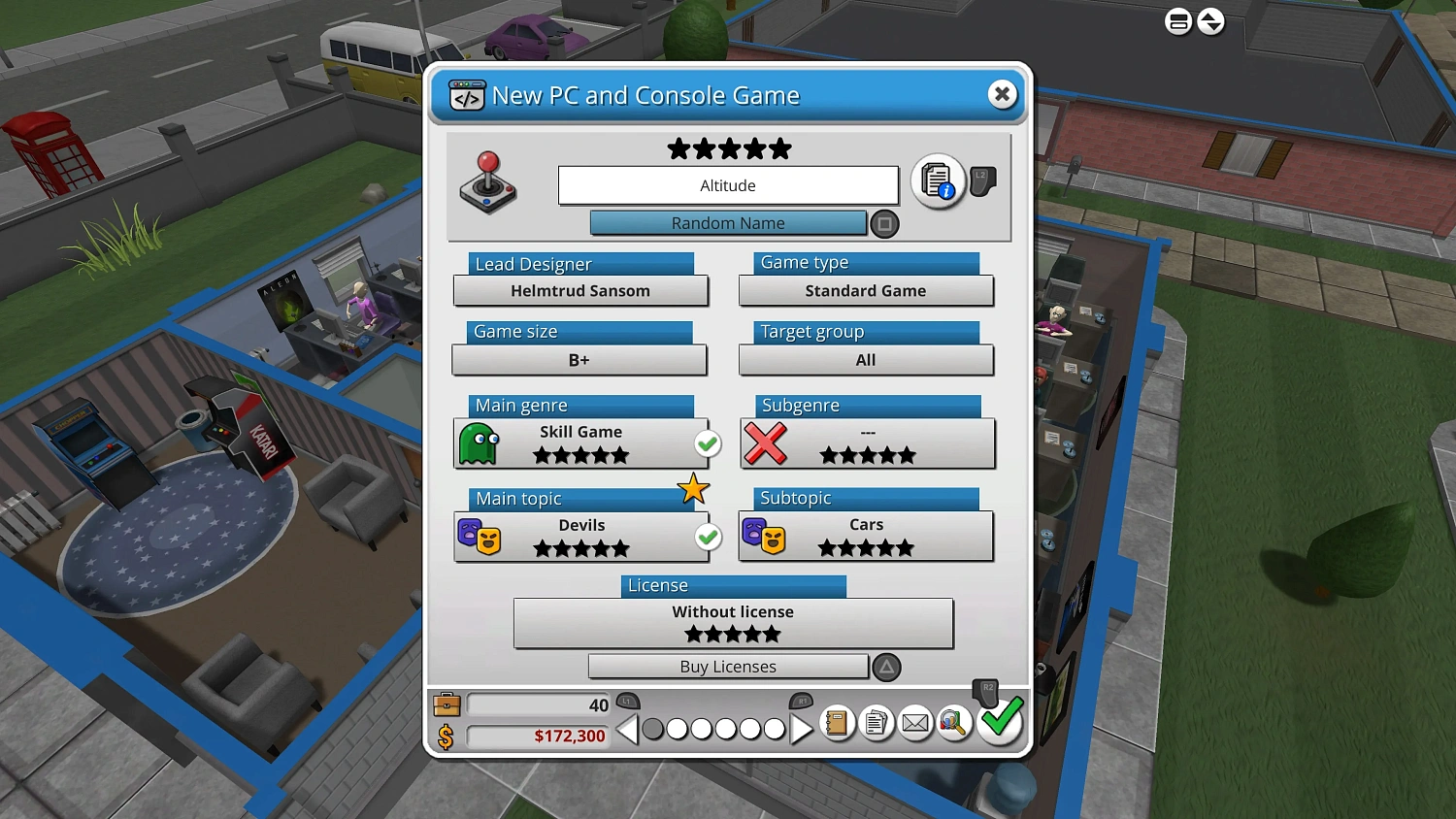1456x819 pixels.
Task: Open market research magnifier icon on bottom bar
Action: coord(952,723)
